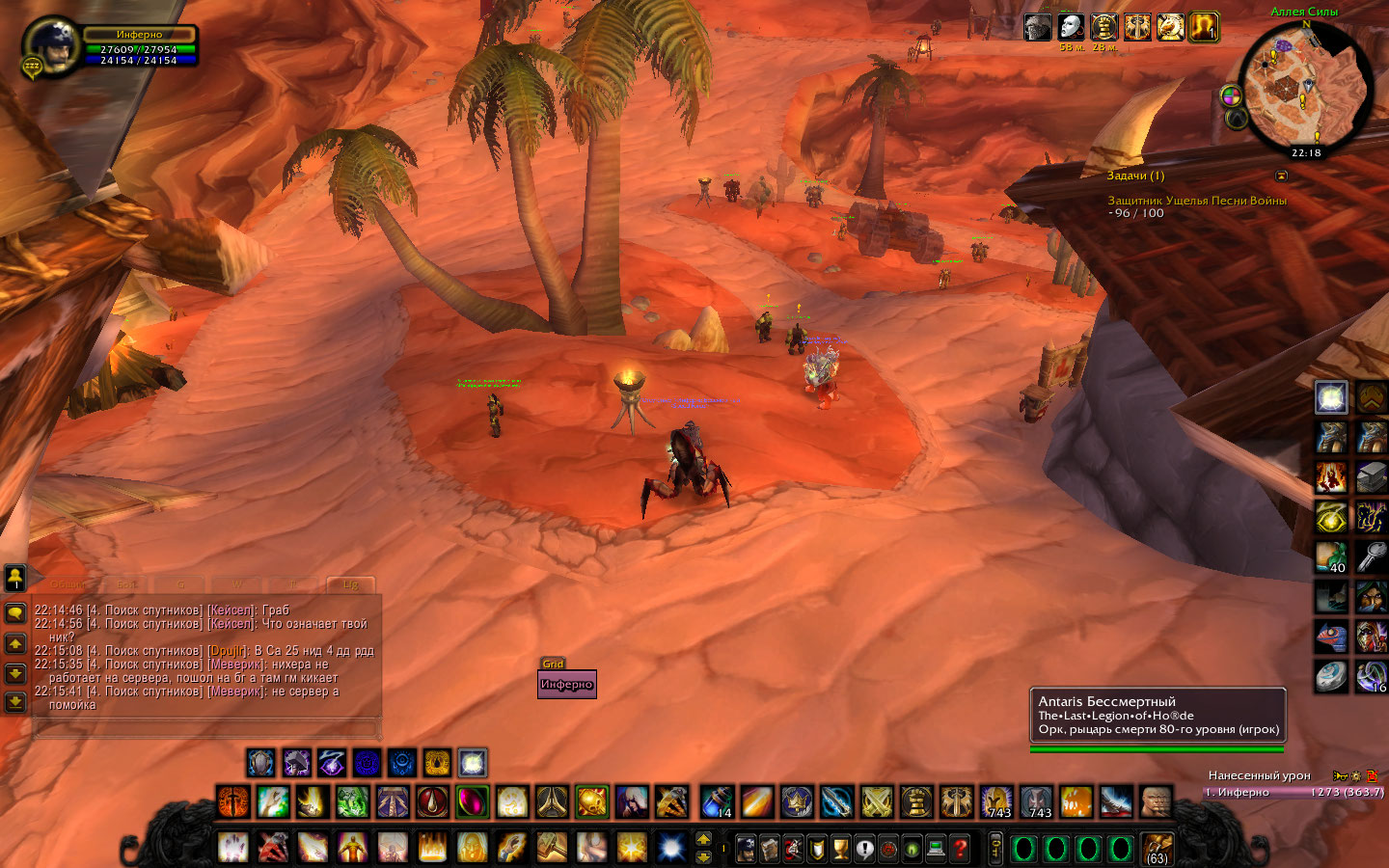Viewport: 1389px width, 868px height.
Task: Open the chat speech bubble menu
Action: pyautogui.click(x=15, y=613)
